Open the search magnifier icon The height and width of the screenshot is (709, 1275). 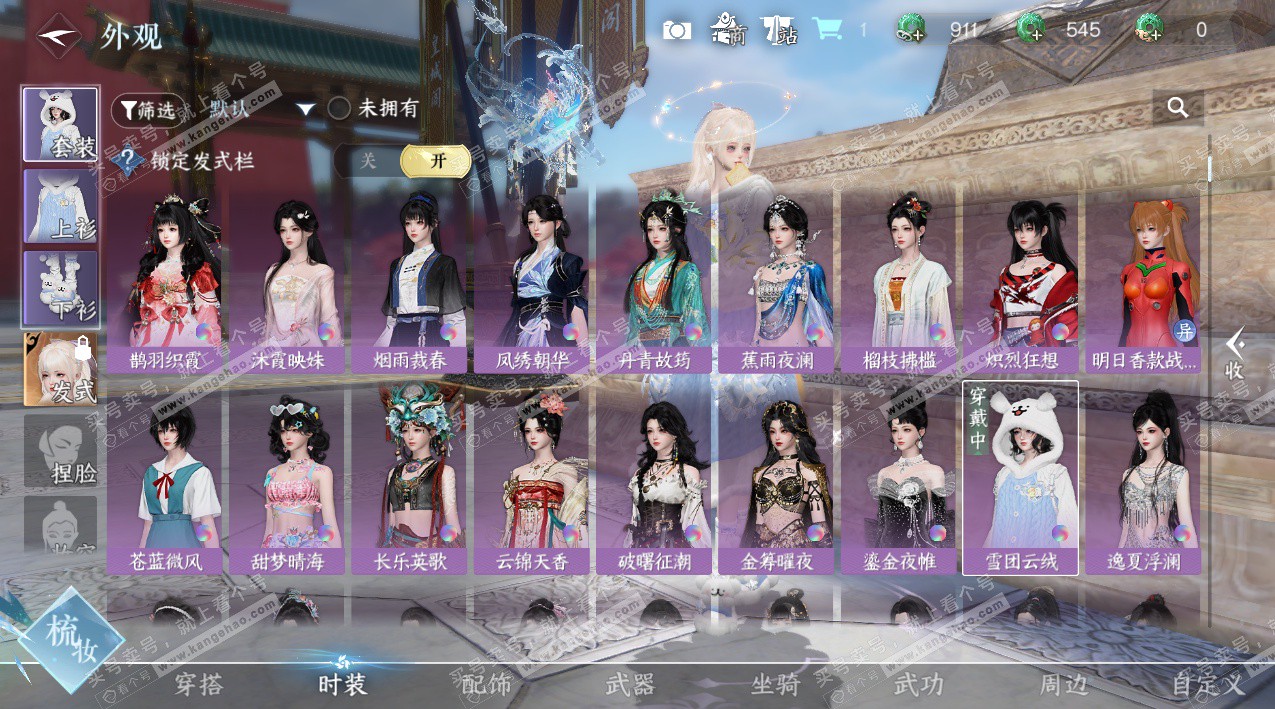coord(1178,107)
